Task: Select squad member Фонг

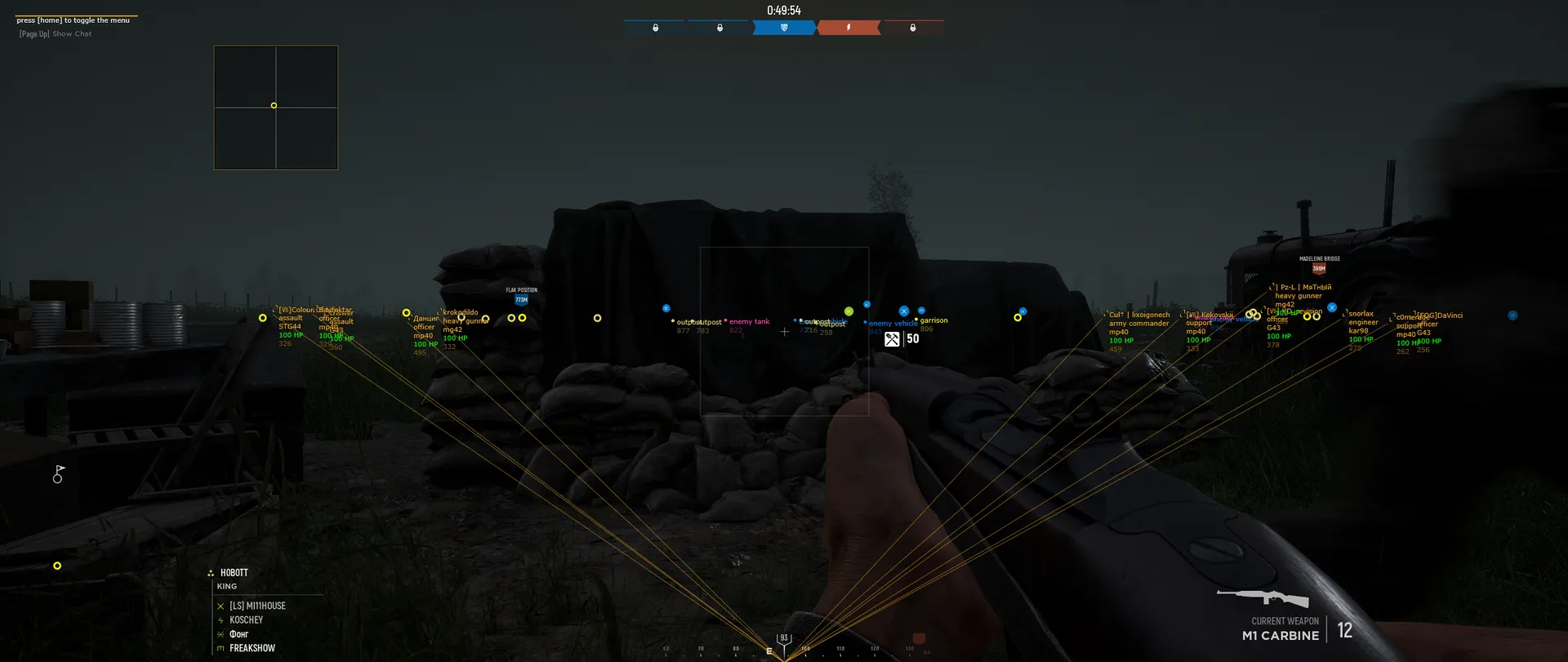Action: pyautogui.click(x=238, y=634)
